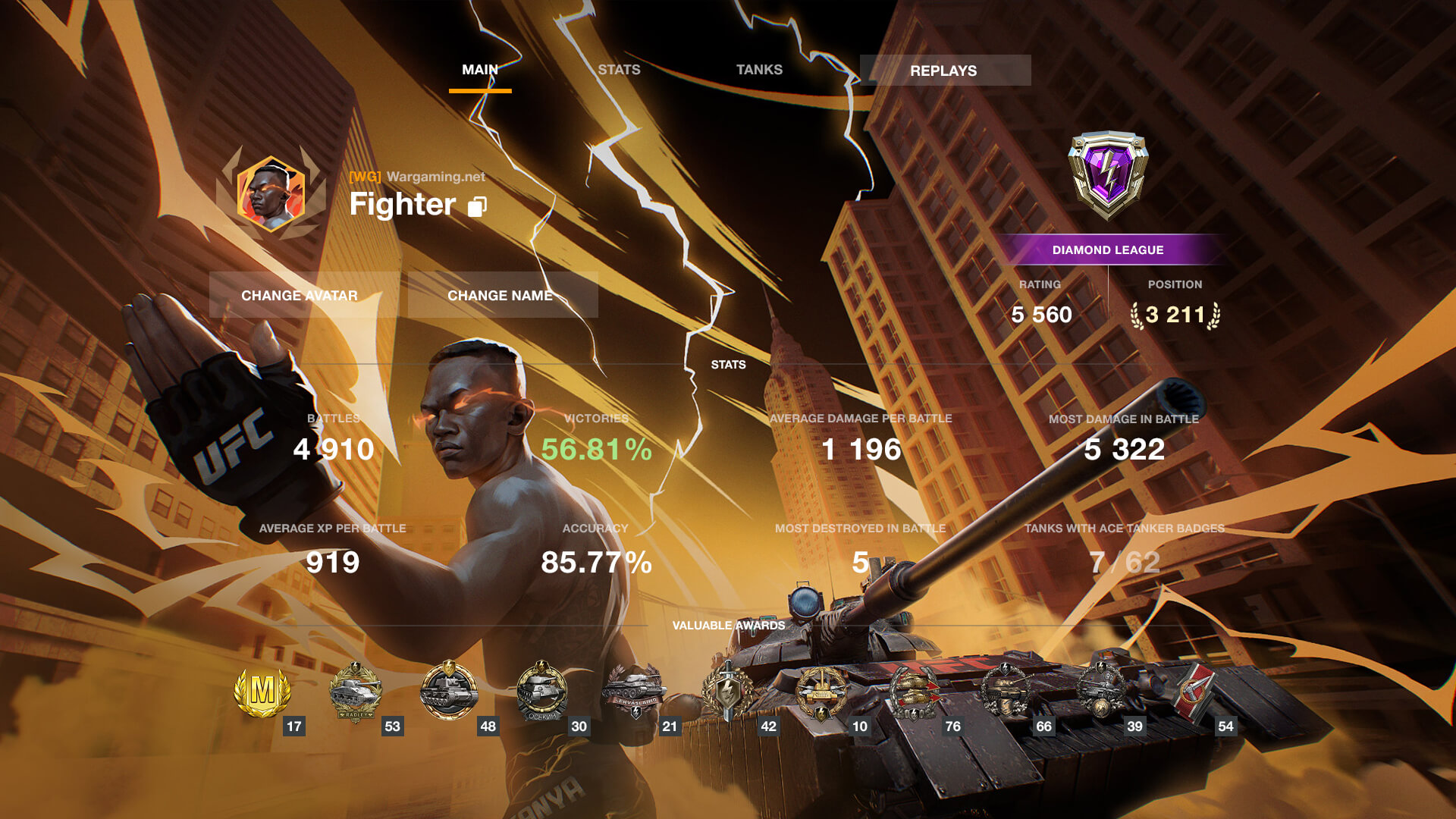This screenshot has width=1456, height=819.
Task: Copy the Fighter nickname with copy icon
Action: click(x=477, y=206)
